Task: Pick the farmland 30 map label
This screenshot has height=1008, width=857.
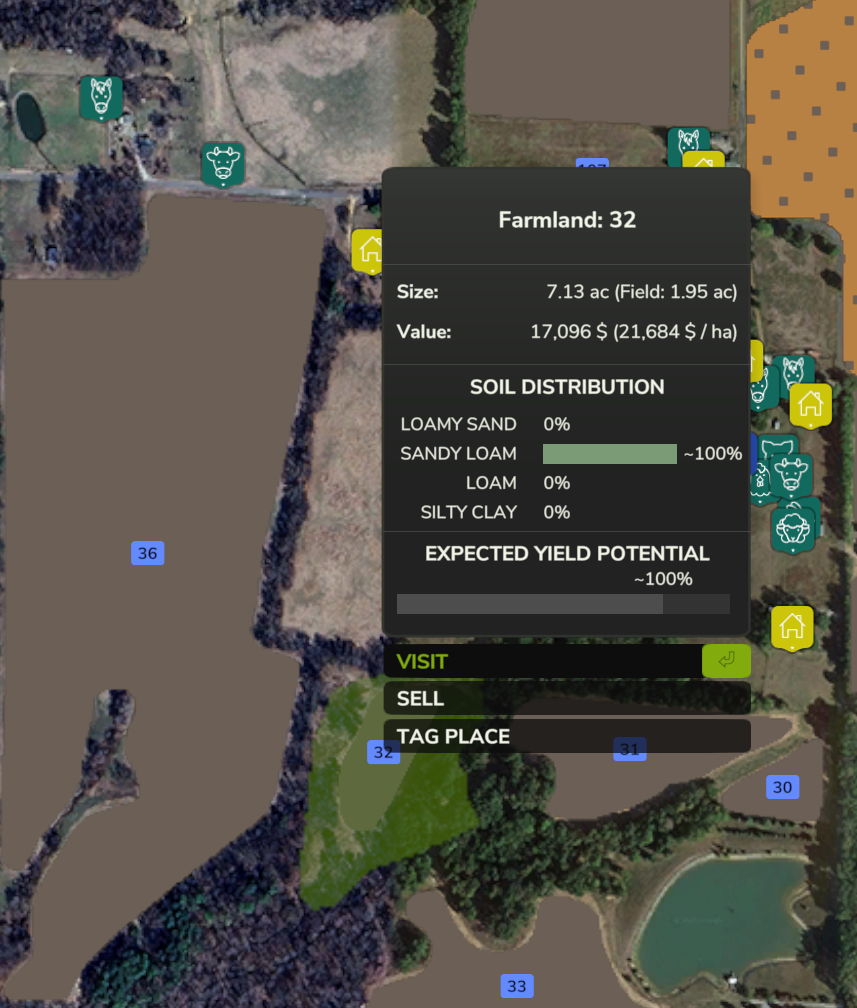Action: tap(782, 787)
